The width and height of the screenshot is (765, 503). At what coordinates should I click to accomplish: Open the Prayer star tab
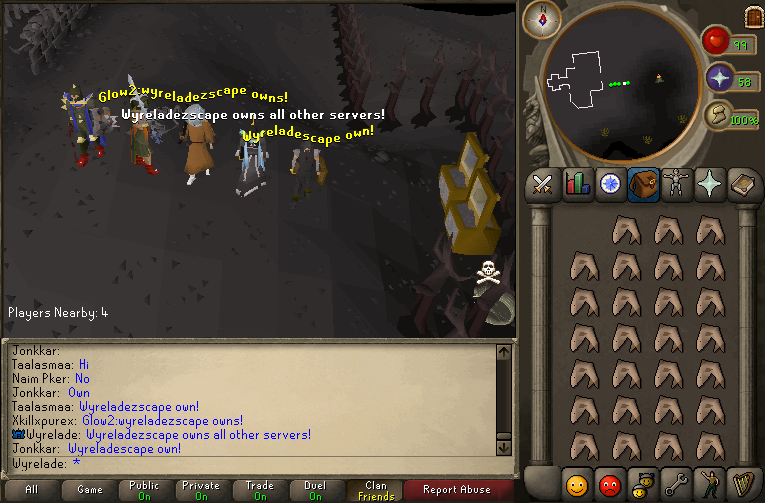[710, 184]
